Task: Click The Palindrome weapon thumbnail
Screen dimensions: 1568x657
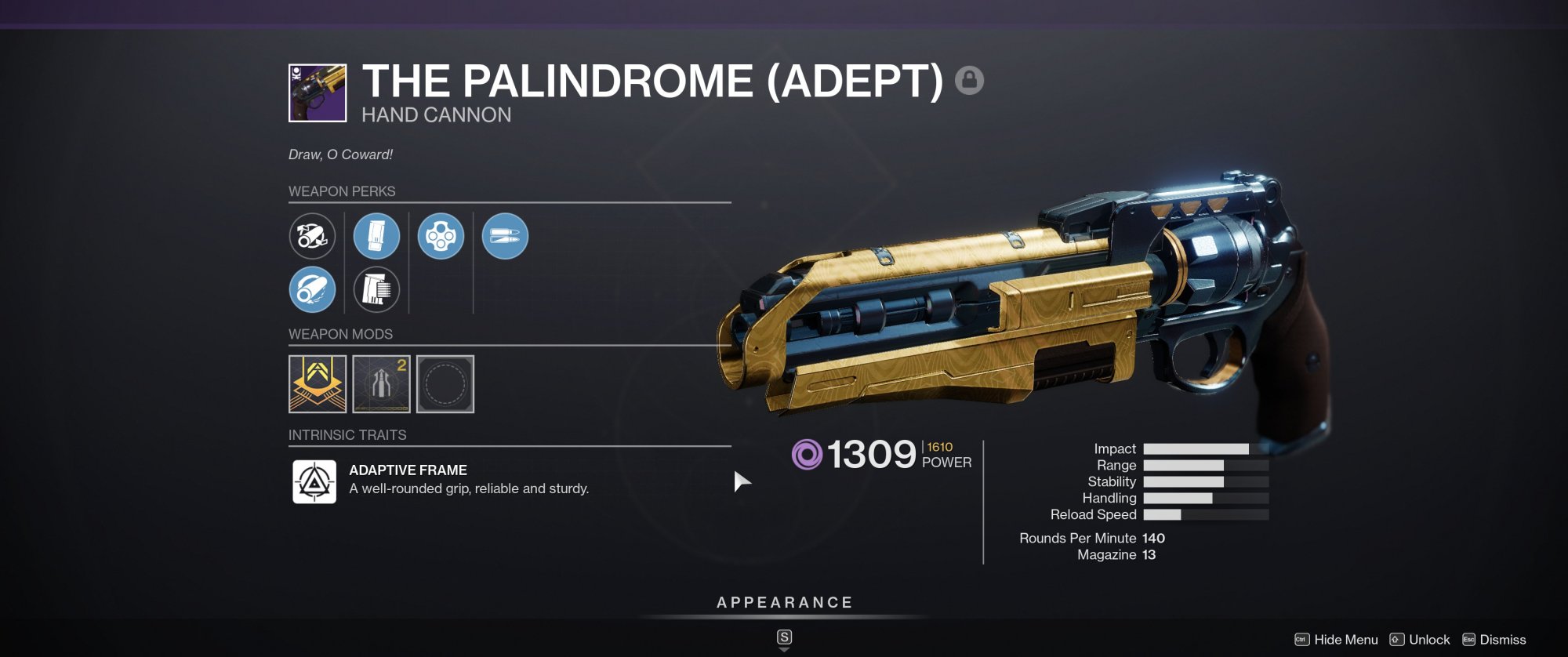Action: pyautogui.click(x=318, y=93)
